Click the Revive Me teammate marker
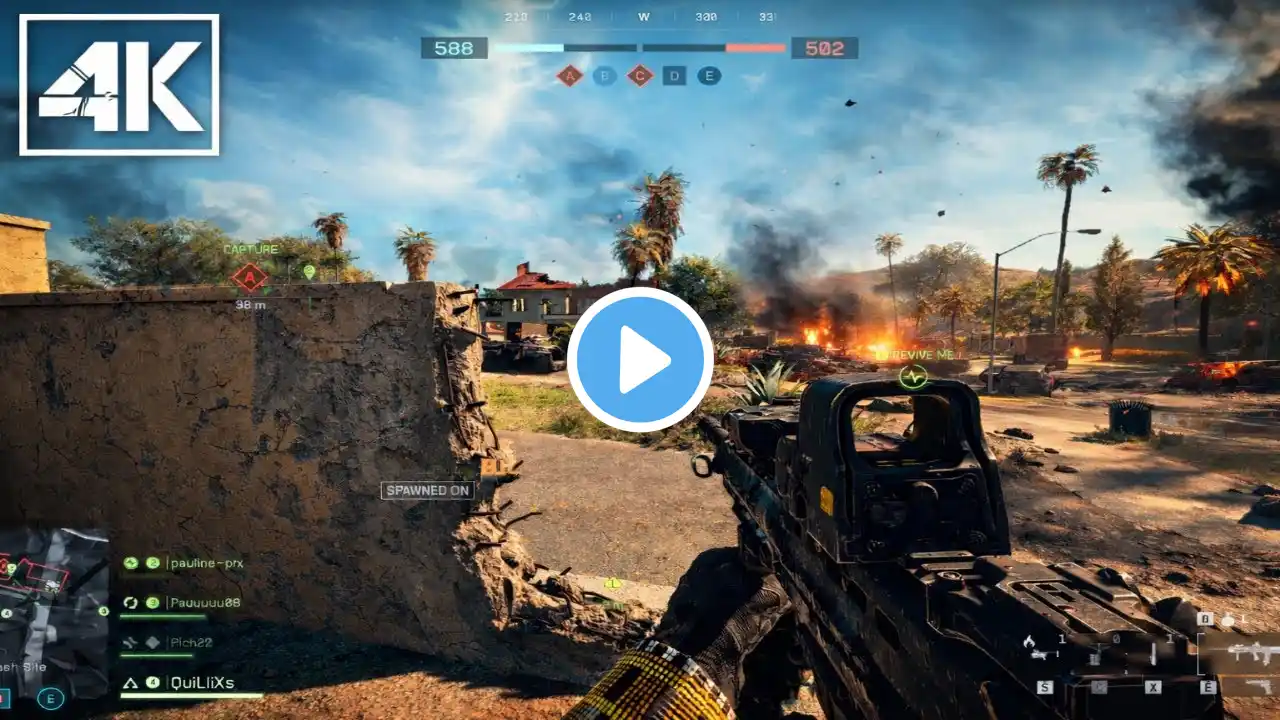1280x720 pixels. [913, 376]
